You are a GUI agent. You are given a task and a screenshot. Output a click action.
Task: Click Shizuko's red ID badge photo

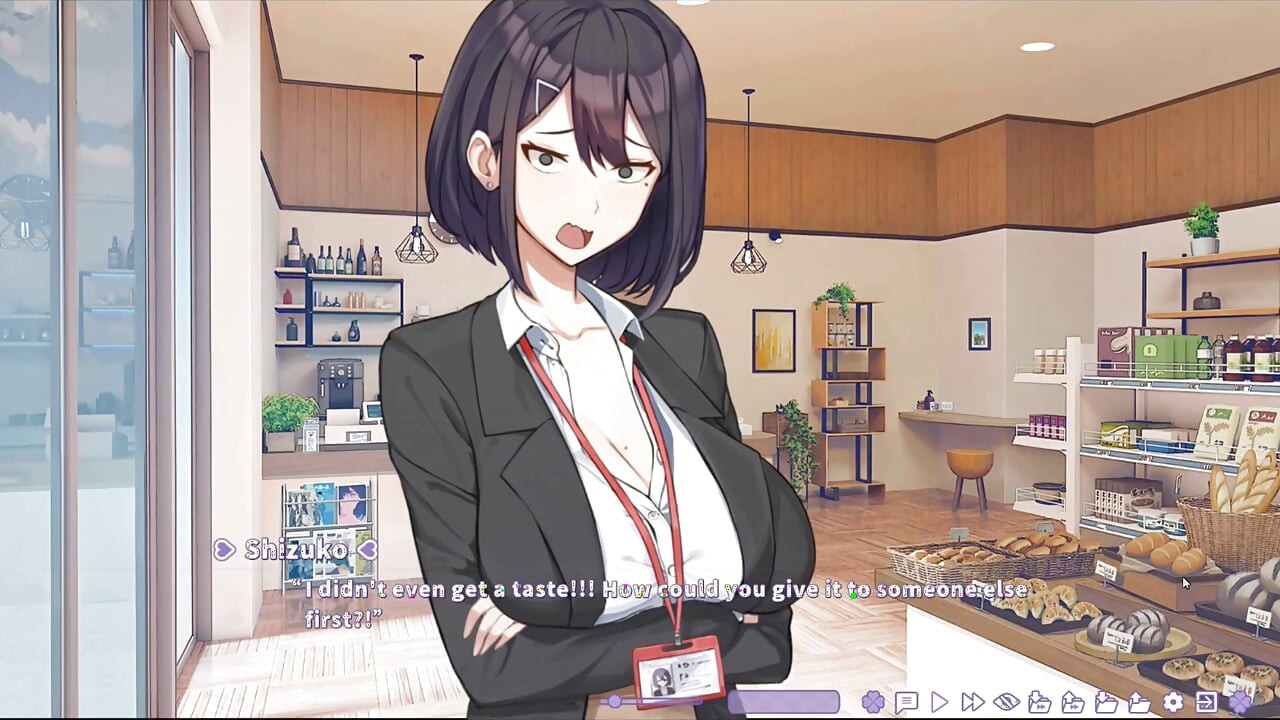point(660,680)
